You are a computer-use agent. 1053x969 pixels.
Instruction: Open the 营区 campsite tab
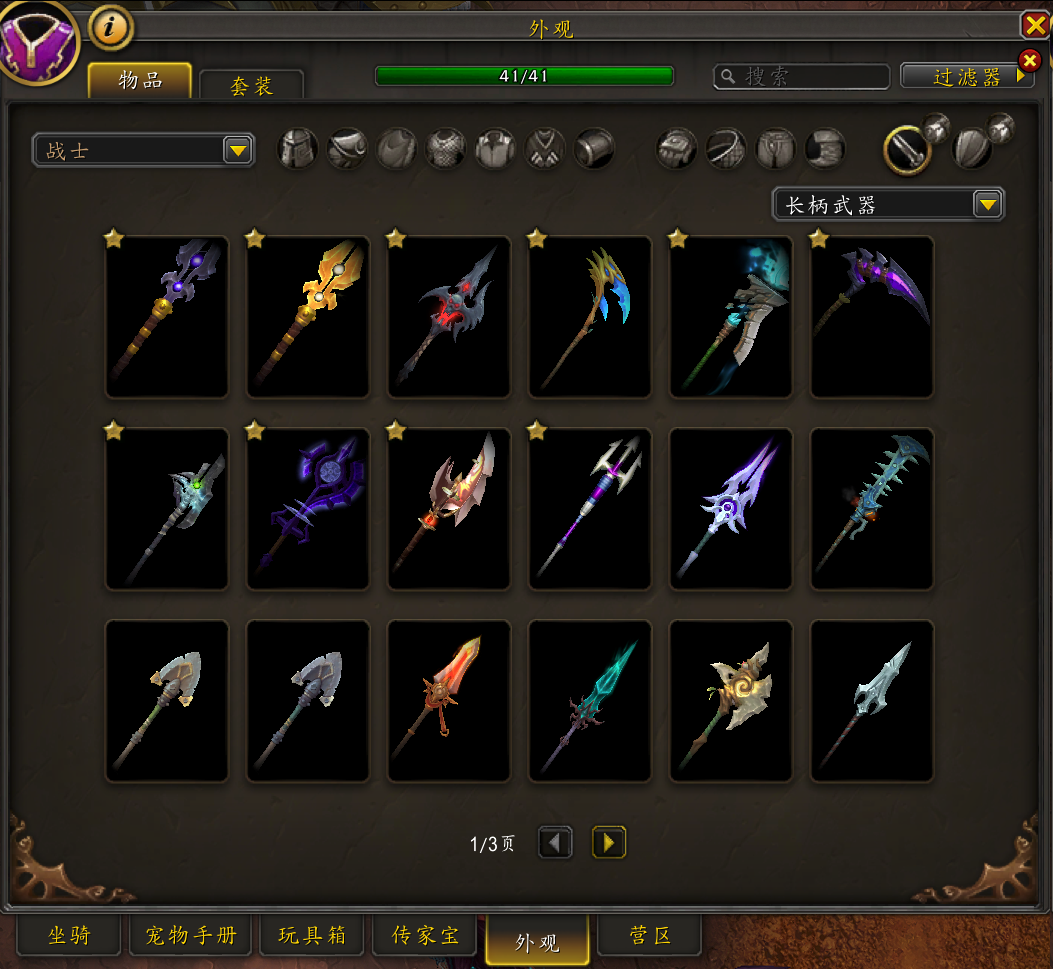coord(649,936)
